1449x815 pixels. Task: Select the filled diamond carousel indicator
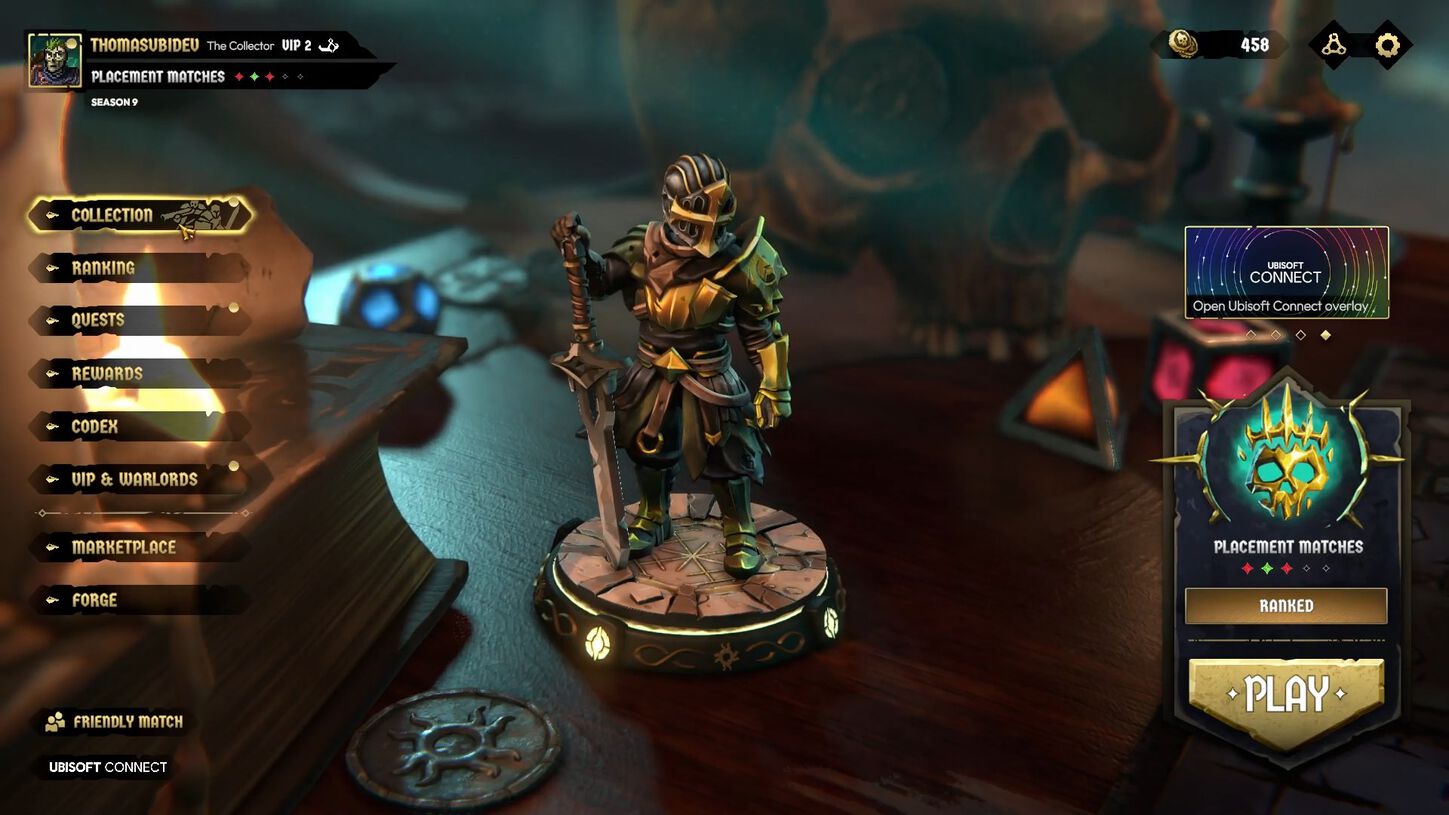(1326, 335)
